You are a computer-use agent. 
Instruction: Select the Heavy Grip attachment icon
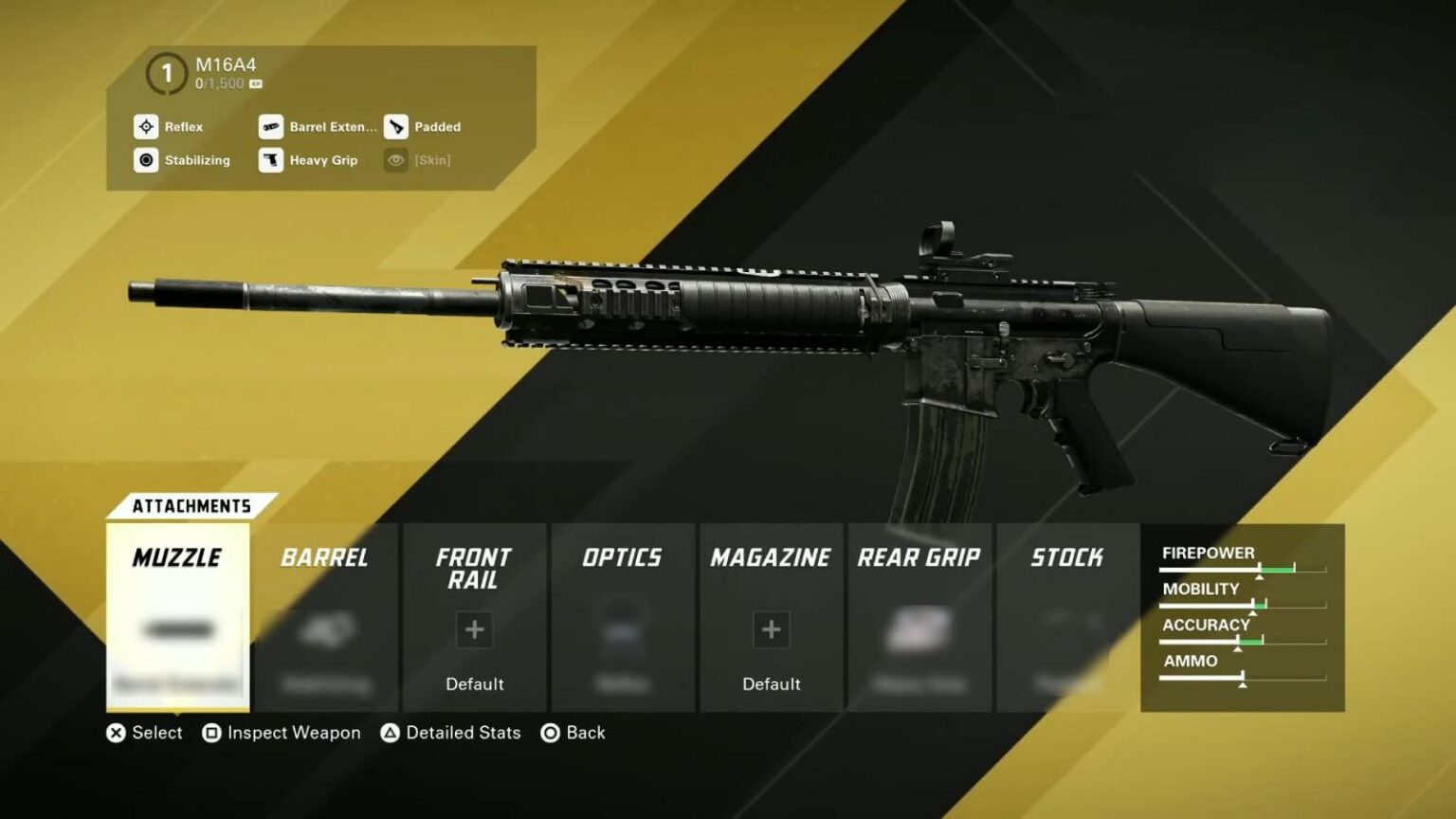pyautogui.click(x=271, y=160)
